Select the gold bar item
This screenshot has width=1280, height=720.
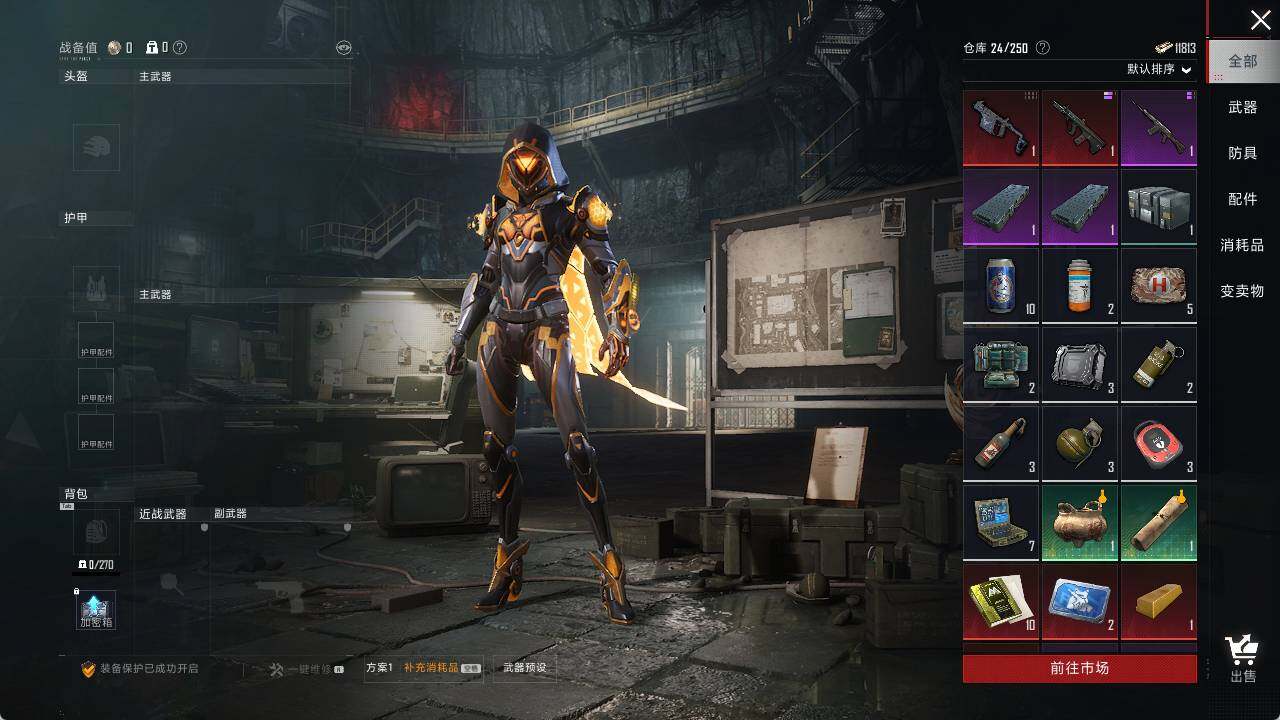tap(1158, 602)
